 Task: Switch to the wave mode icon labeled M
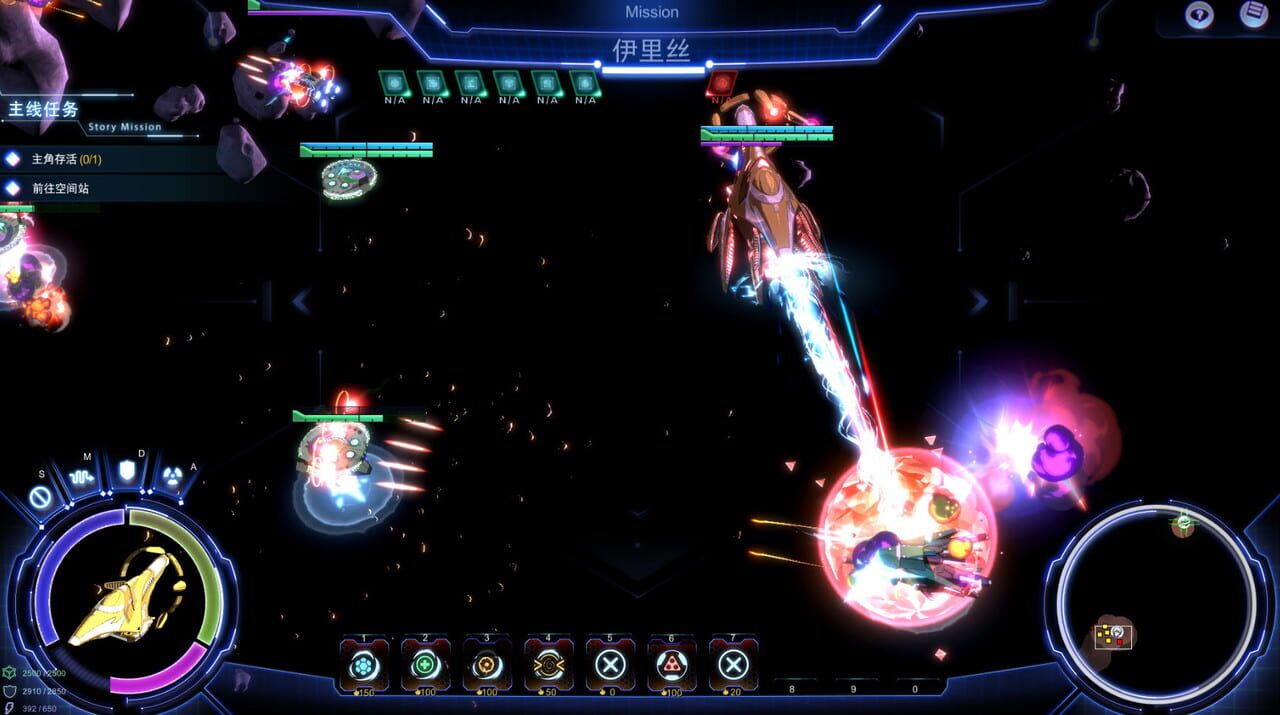85,477
